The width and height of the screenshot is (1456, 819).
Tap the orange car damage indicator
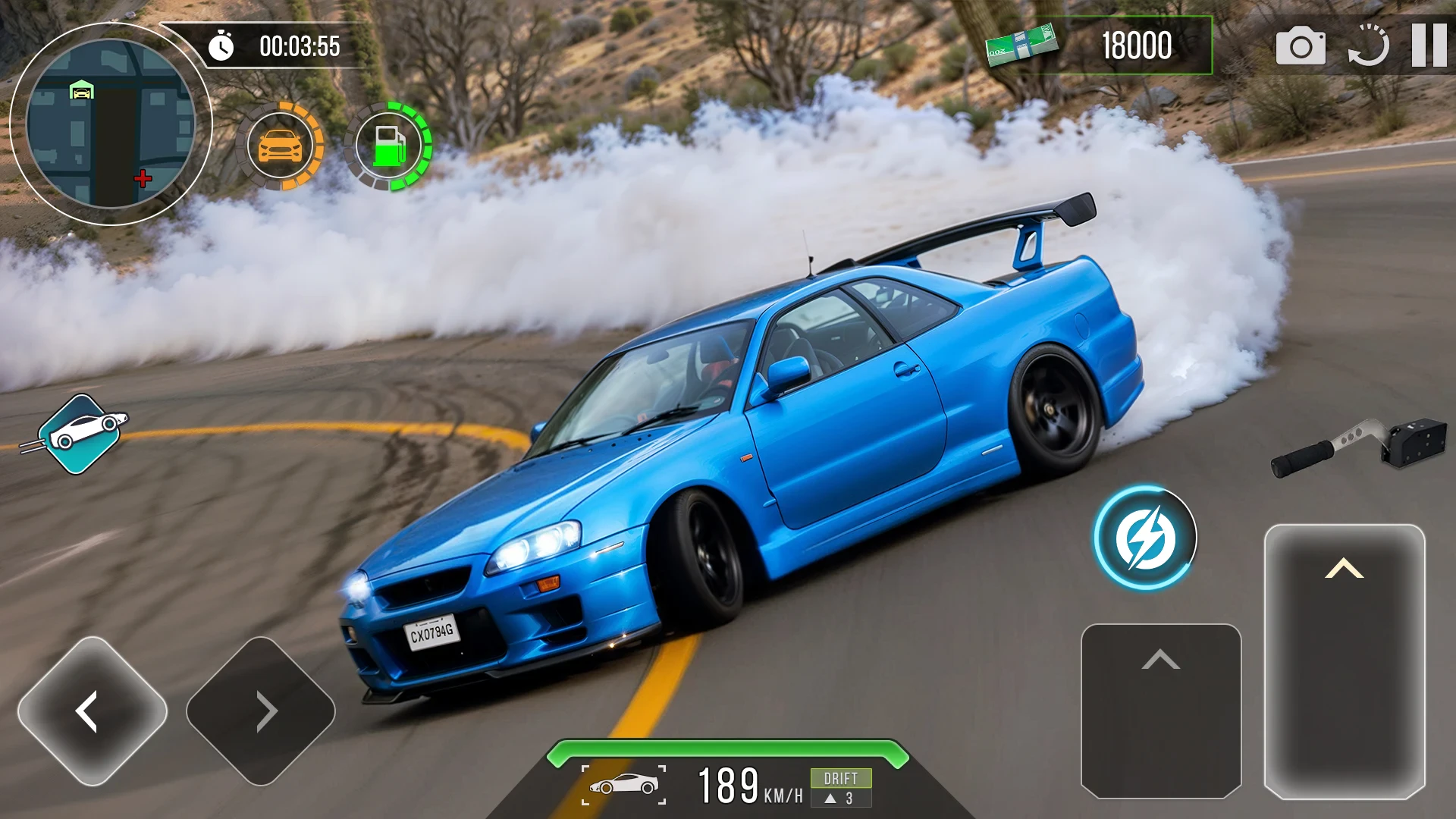point(280,146)
